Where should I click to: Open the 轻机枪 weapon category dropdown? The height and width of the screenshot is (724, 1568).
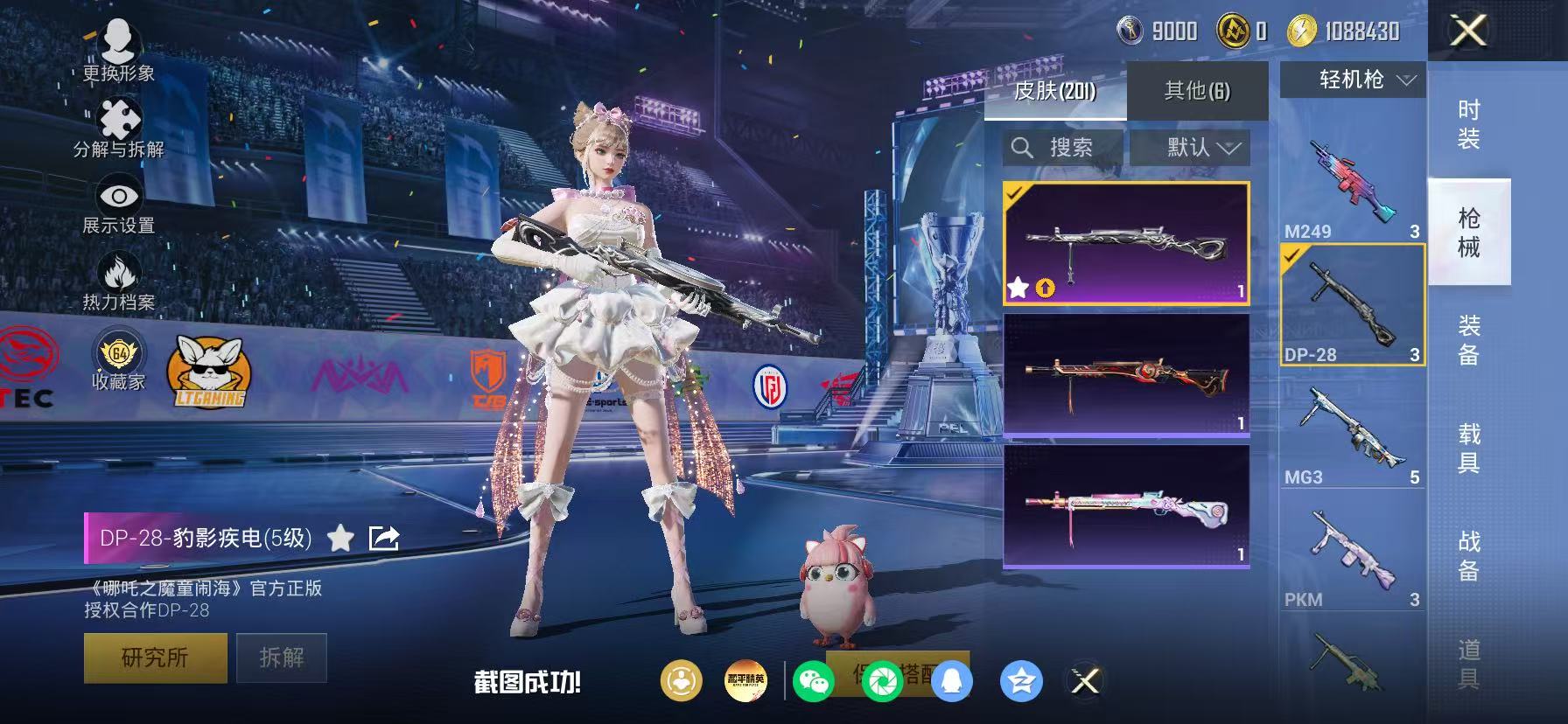(1350, 80)
